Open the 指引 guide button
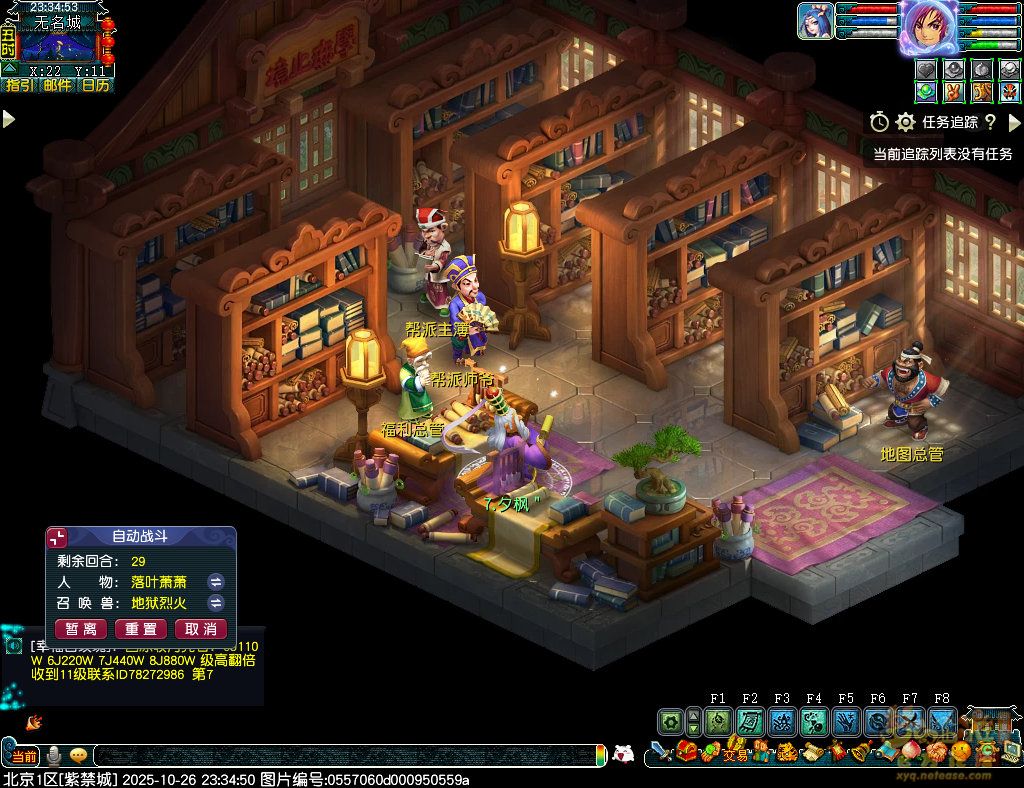This screenshot has height=788, width=1024. 19,86
